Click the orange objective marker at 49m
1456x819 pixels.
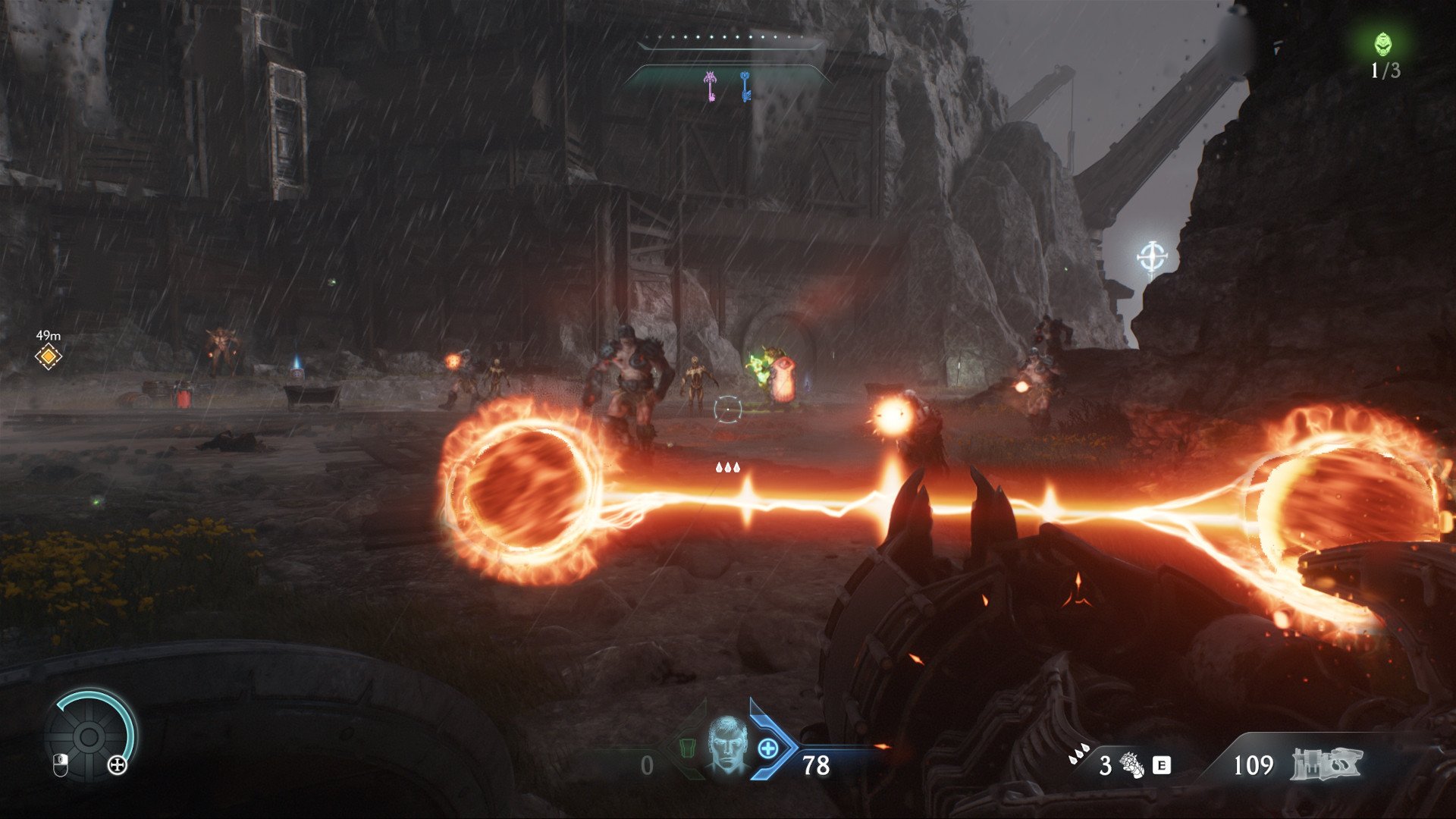[x=49, y=356]
